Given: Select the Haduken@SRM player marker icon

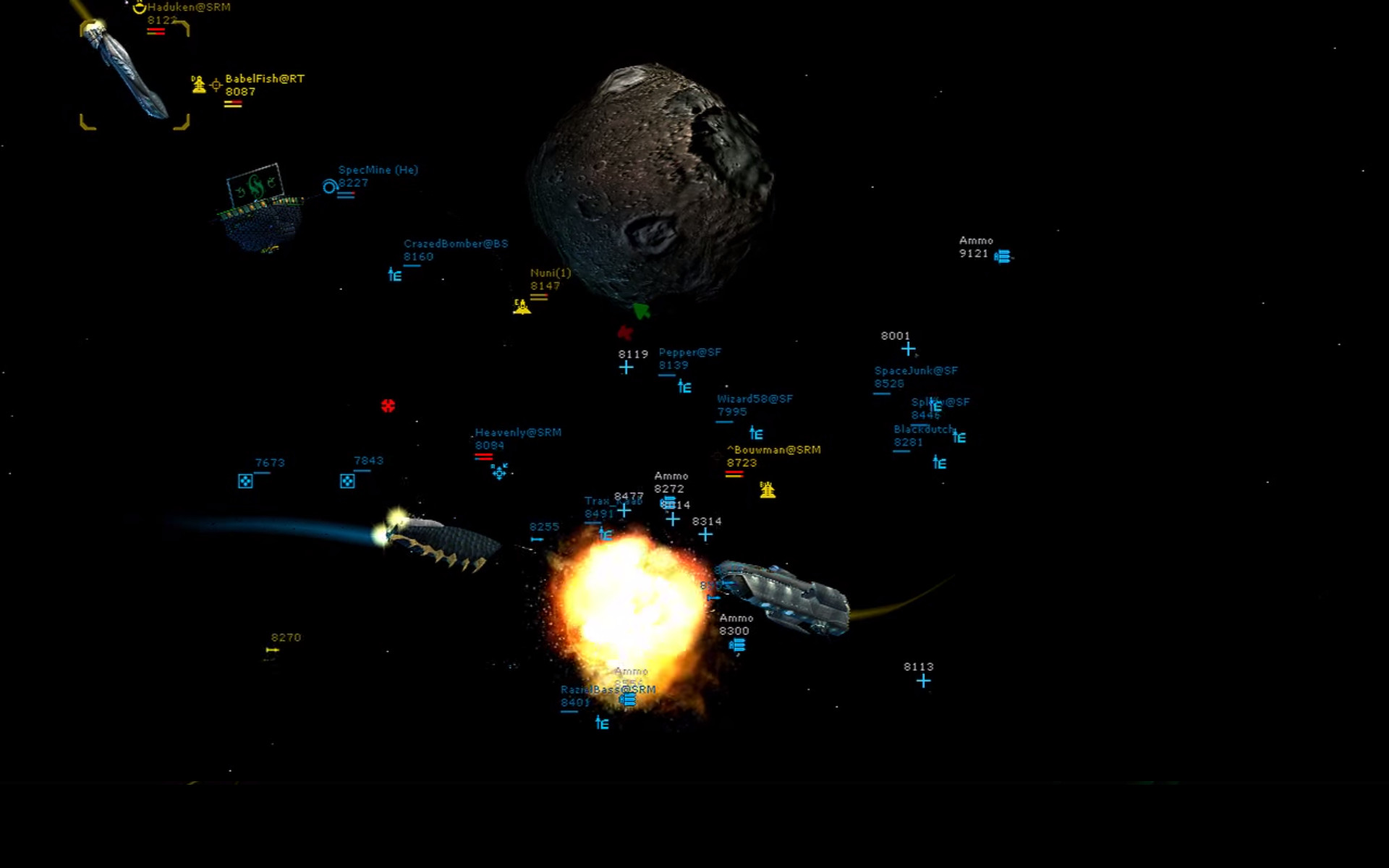Looking at the screenshot, I should coord(140,8).
